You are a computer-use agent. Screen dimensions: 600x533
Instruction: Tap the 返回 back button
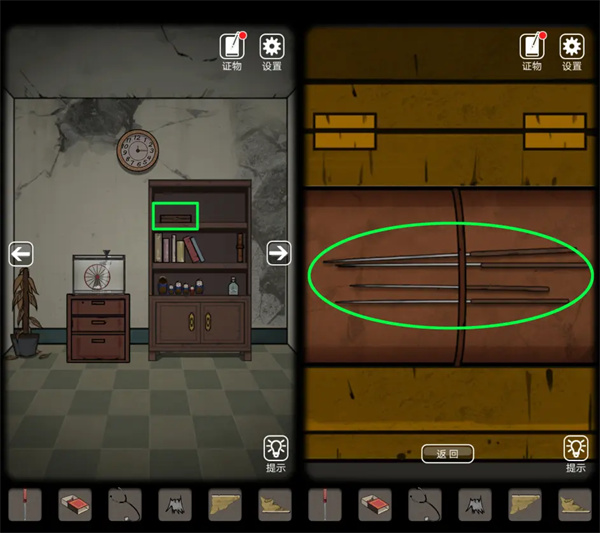pyautogui.click(x=447, y=453)
